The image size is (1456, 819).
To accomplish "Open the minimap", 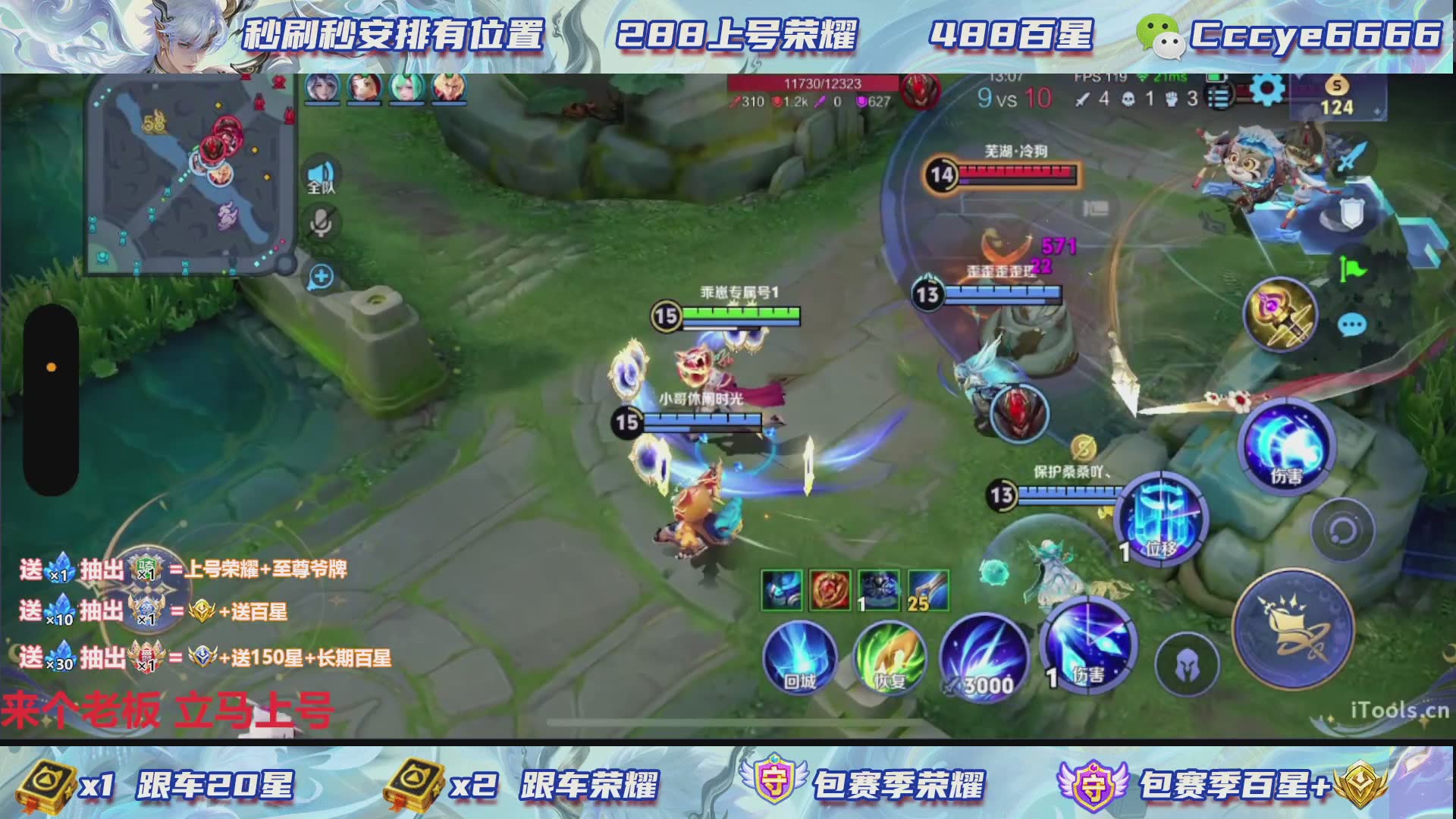I will (x=190, y=174).
